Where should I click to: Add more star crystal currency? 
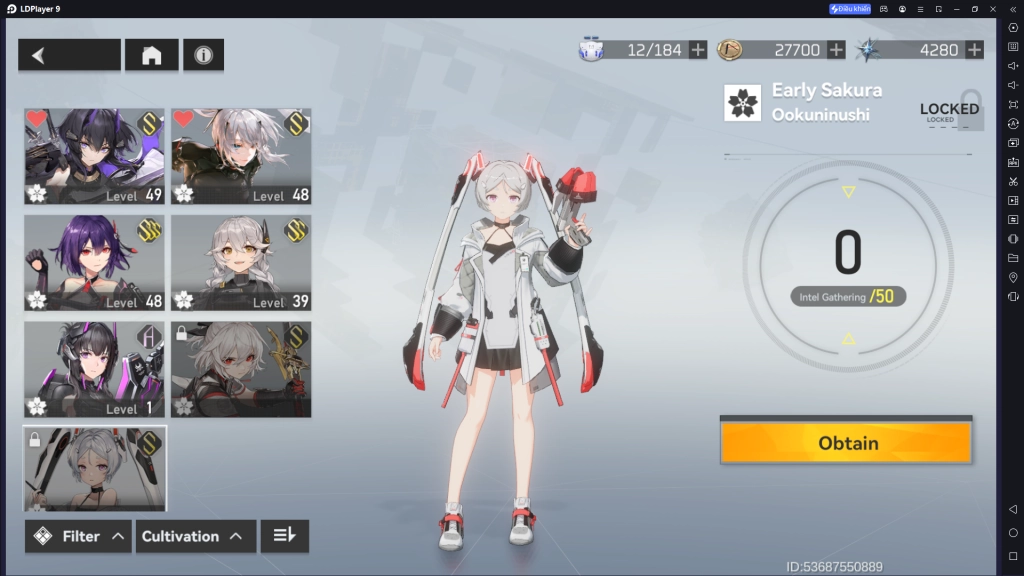974,50
